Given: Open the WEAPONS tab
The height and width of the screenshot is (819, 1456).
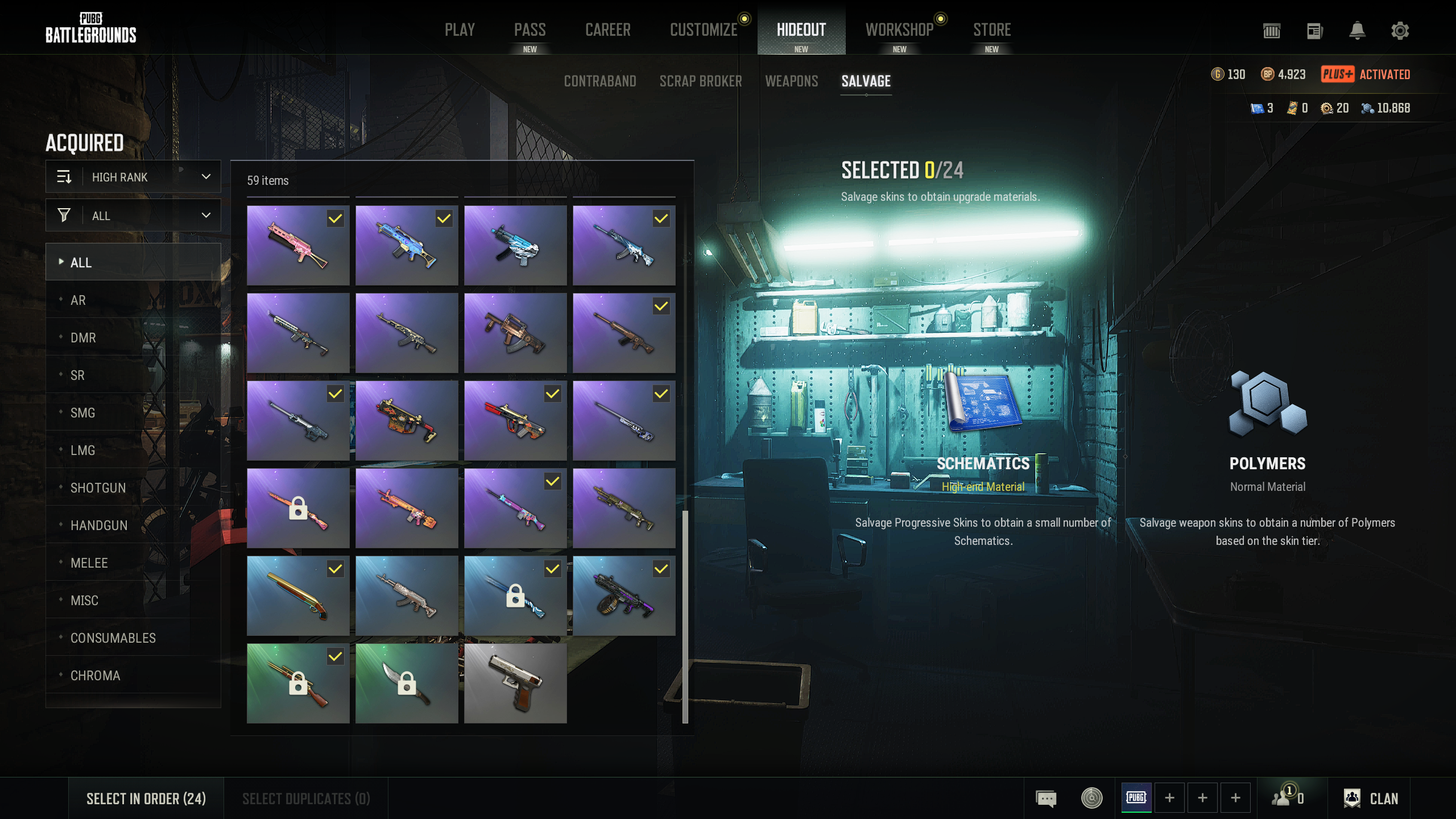Looking at the screenshot, I should pyautogui.click(x=791, y=81).
